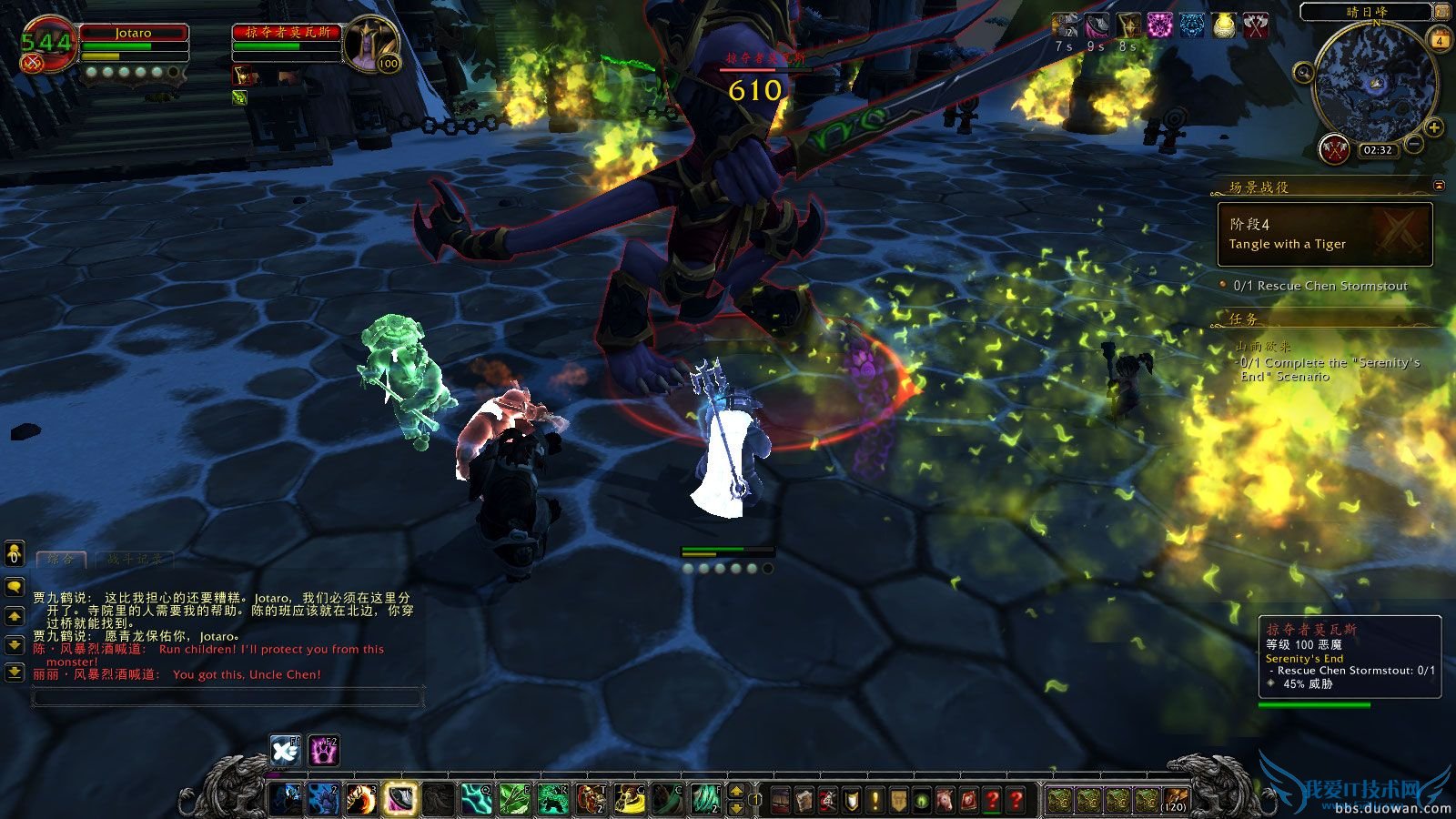Select the tracking magnifier icon beside the minimap

[x=1302, y=73]
